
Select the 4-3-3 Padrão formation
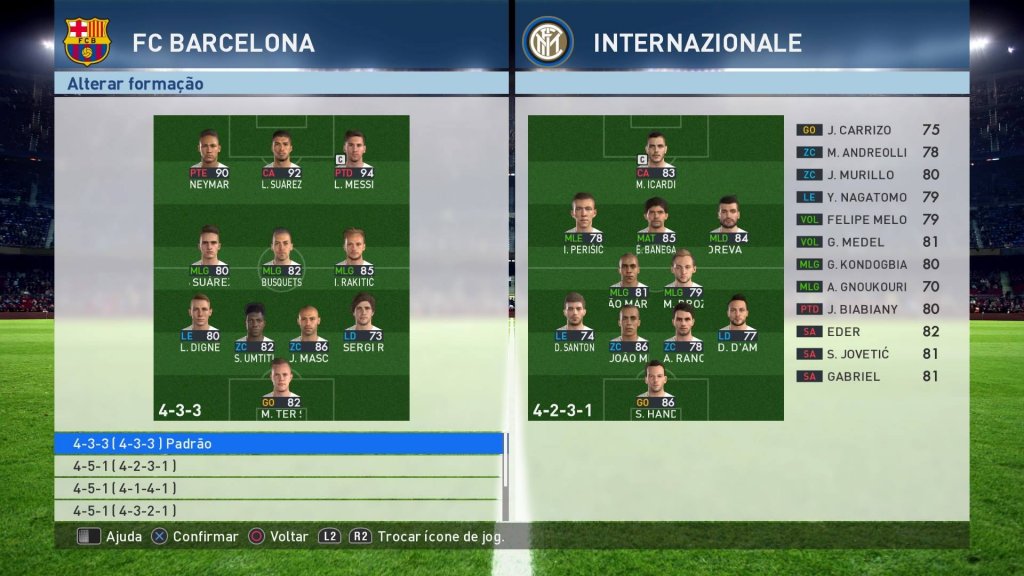279,443
